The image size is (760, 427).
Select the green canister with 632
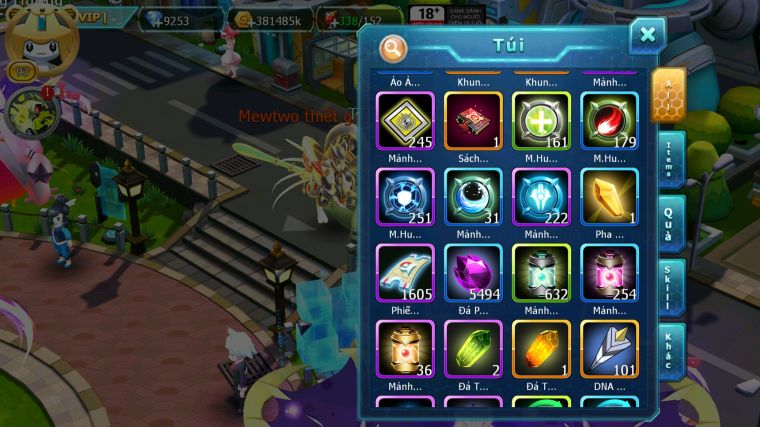(x=541, y=273)
